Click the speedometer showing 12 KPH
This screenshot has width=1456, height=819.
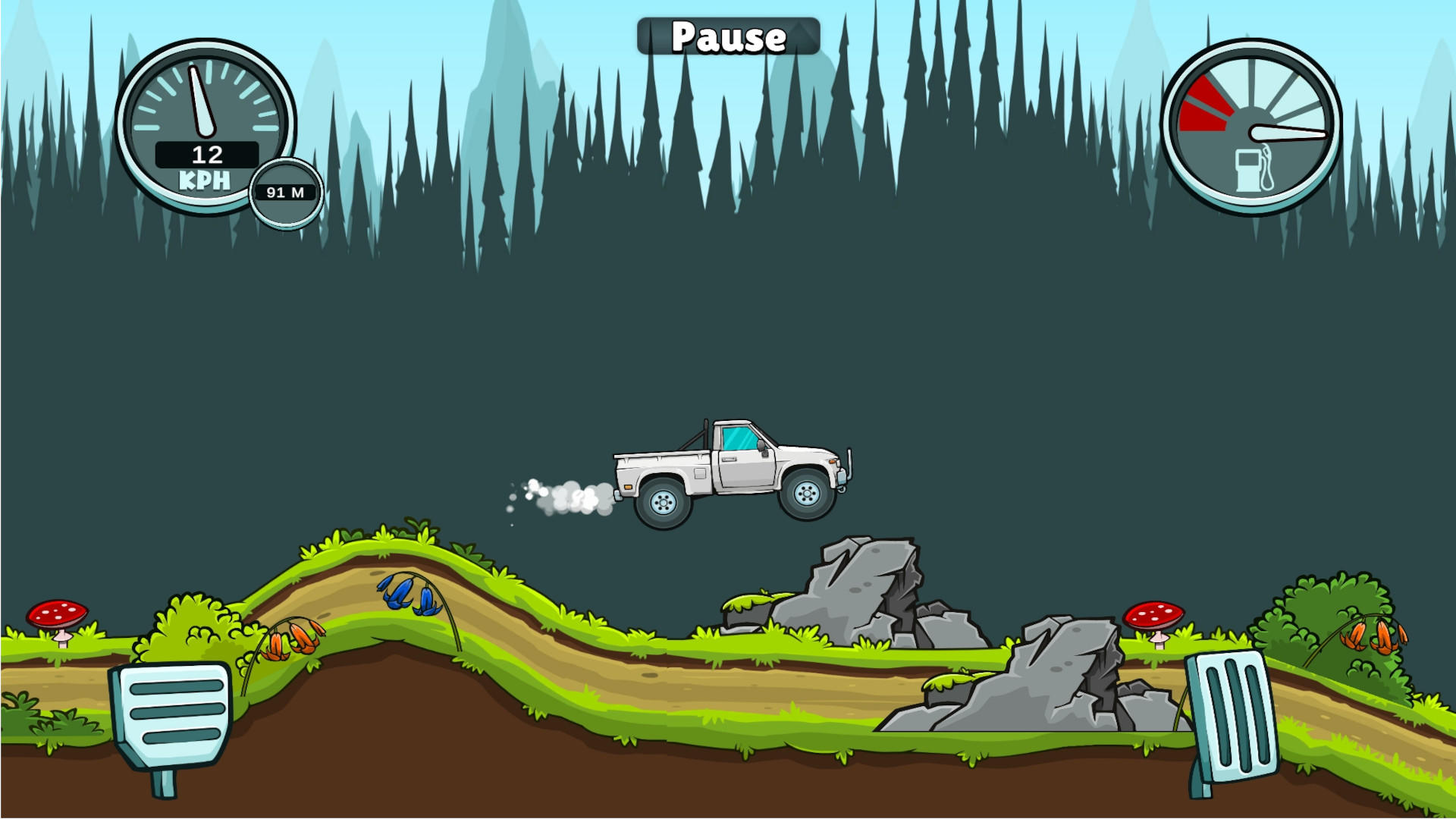point(203,129)
